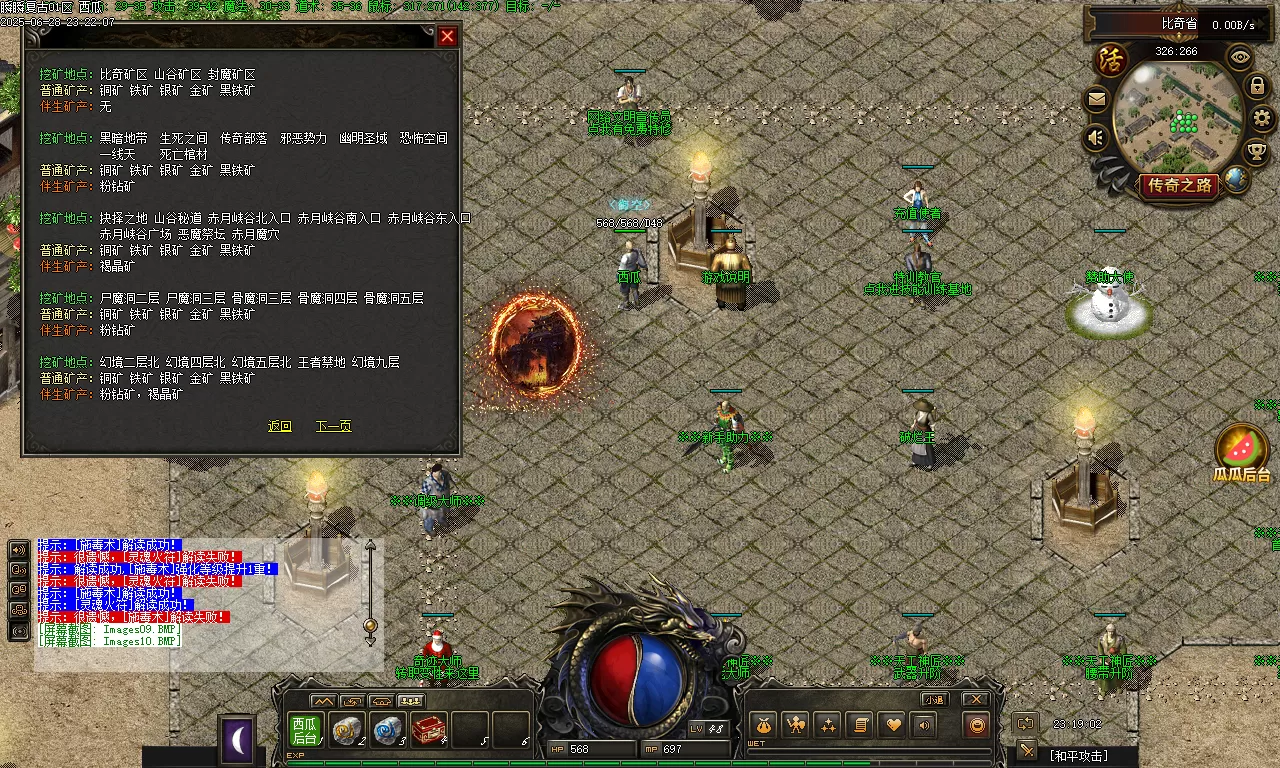
Task: Open the circular minimap
Action: 1176,118
